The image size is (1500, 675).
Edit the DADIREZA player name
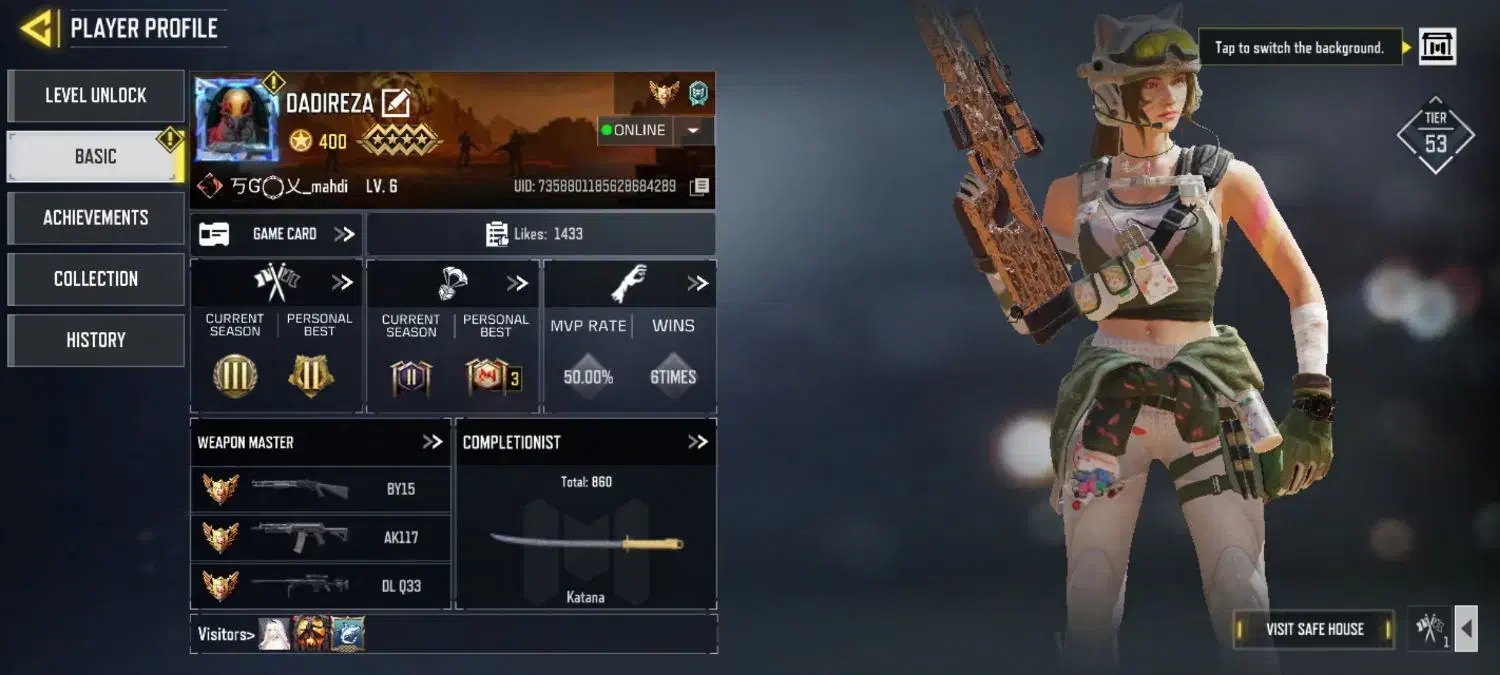pyautogui.click(x=396, y=103)
